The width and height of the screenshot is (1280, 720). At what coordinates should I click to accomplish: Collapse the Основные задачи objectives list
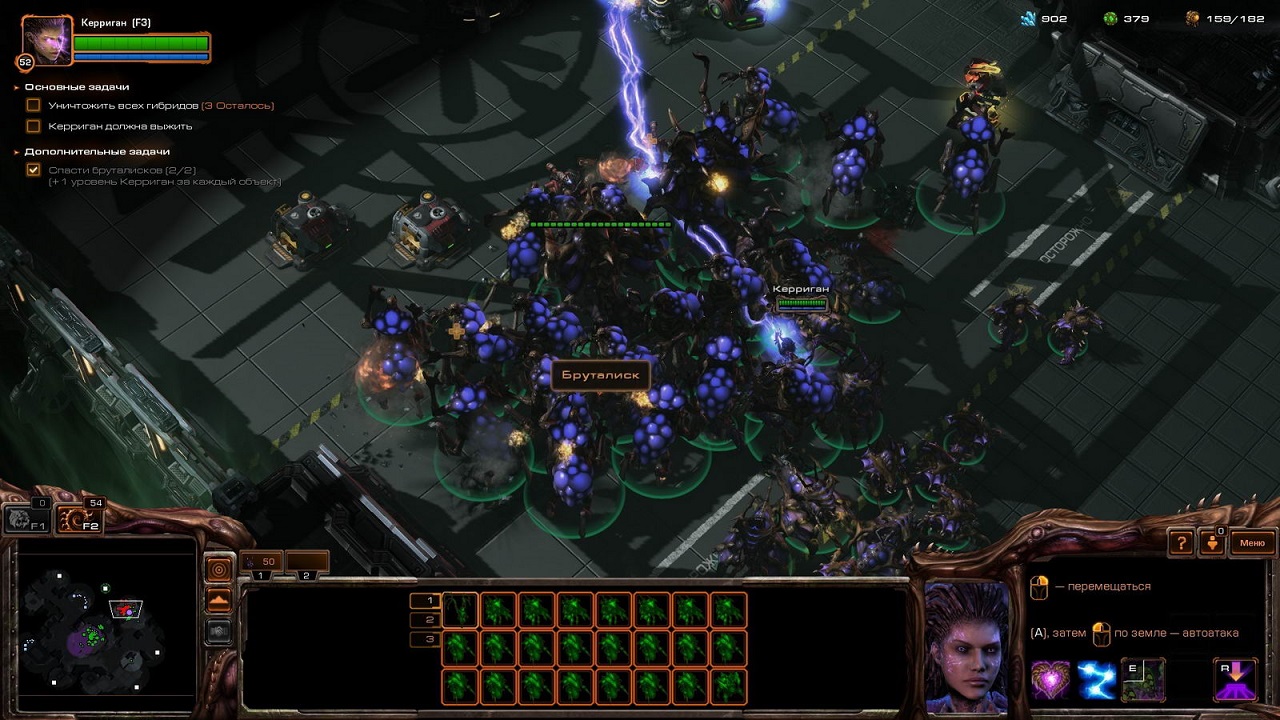[17, 87]
